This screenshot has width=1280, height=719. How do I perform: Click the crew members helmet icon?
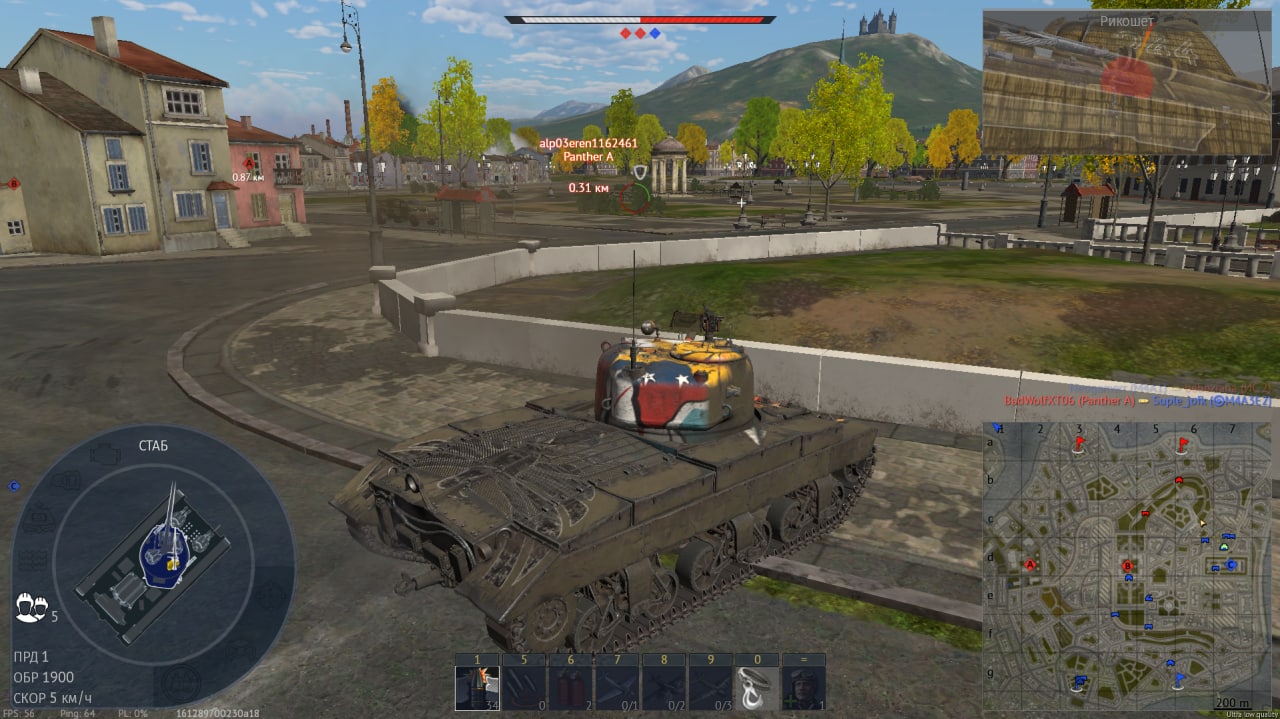[31, 605]
